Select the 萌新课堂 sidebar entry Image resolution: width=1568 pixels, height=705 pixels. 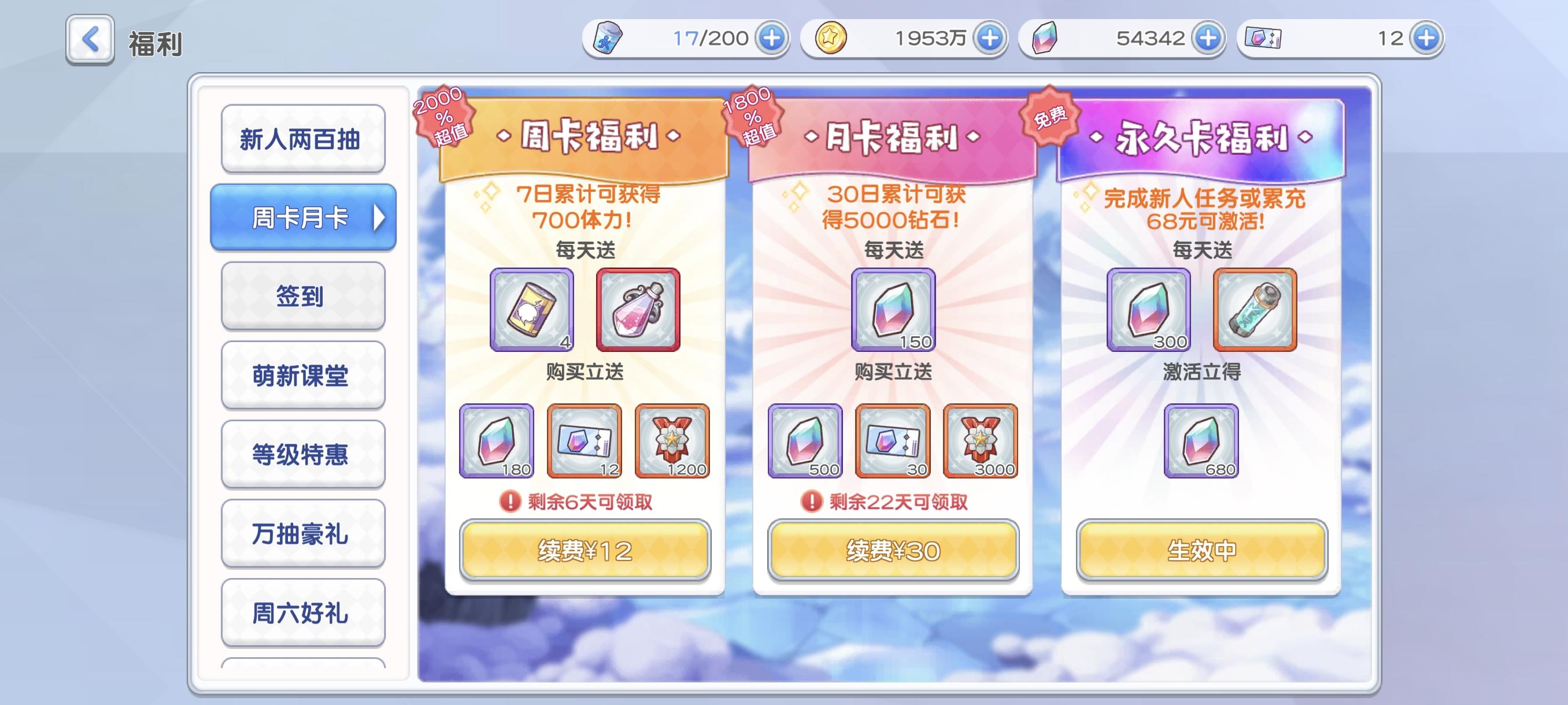303,375
